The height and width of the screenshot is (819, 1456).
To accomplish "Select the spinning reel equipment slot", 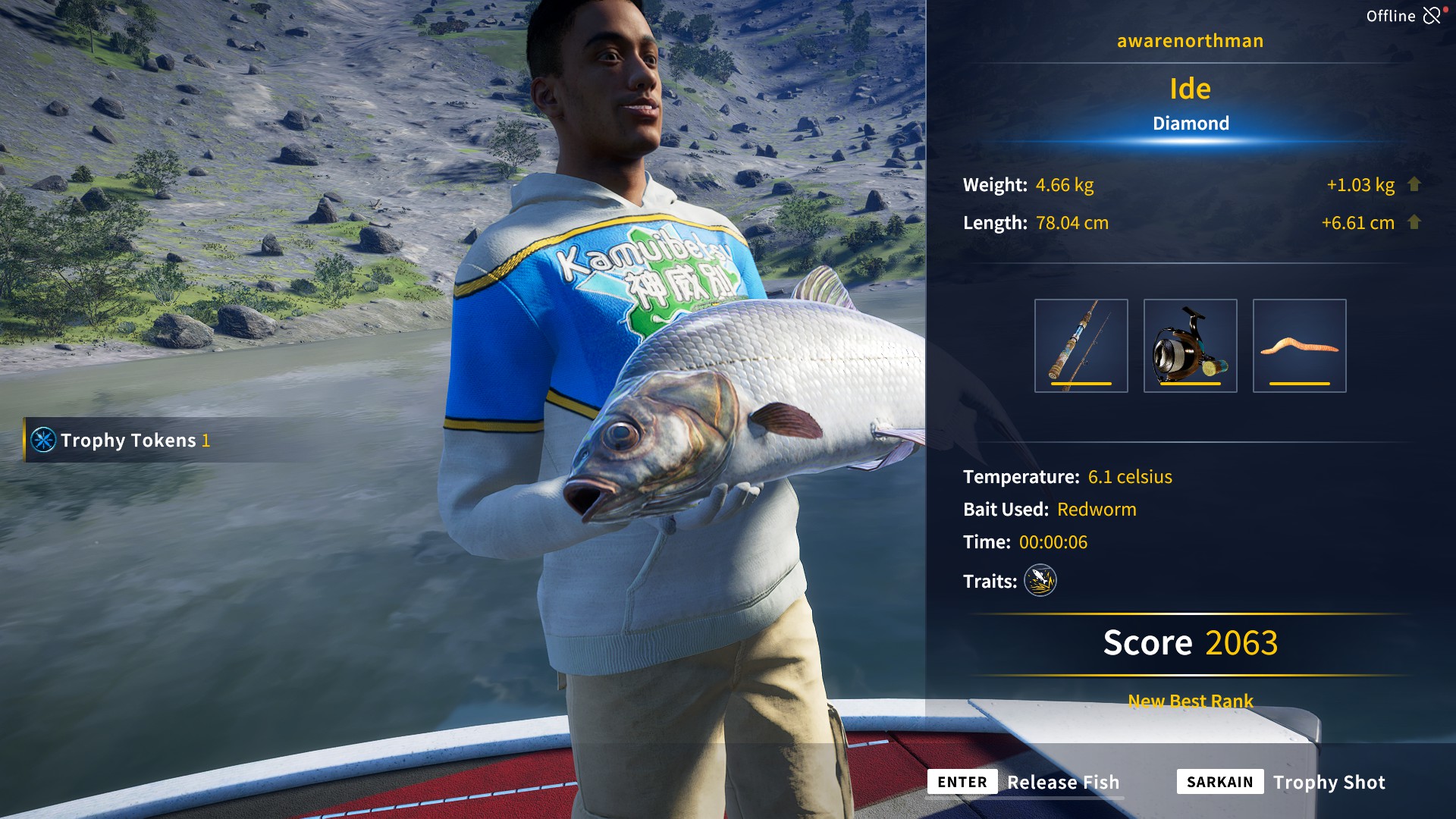I will pyautogui.click(x=1190, y=346).
